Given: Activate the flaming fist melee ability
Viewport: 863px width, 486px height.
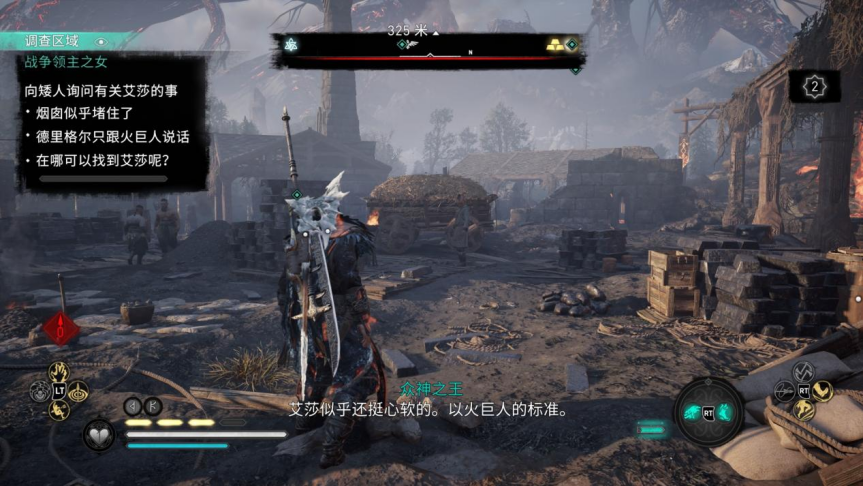Looking at the screenshot, I should (x=59, y=372).
